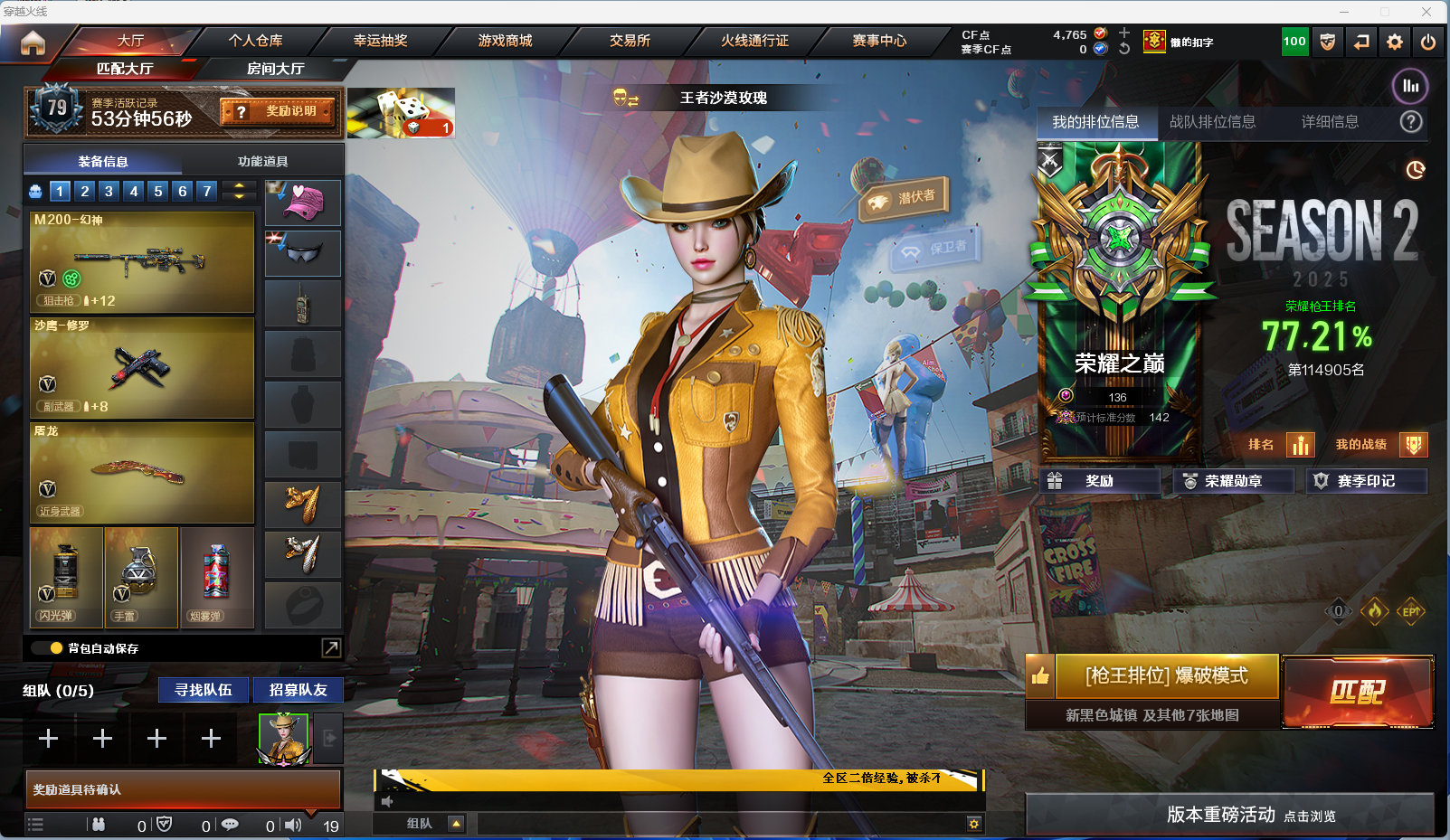The image size is (1450, 840).
Task: Toggle 背包自动保存 auto-save
Action: pos(56,648)
